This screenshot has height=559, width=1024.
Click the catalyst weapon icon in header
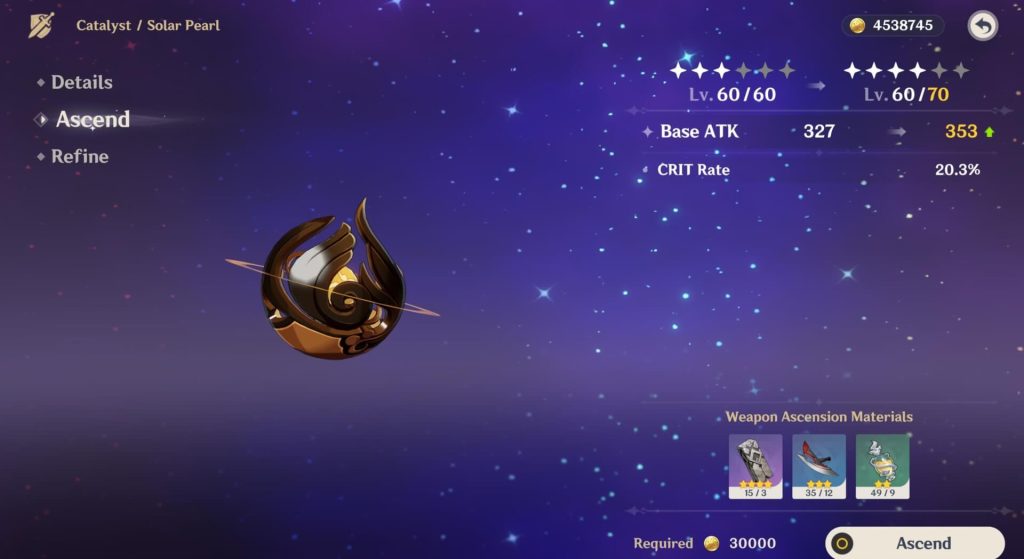41,26
